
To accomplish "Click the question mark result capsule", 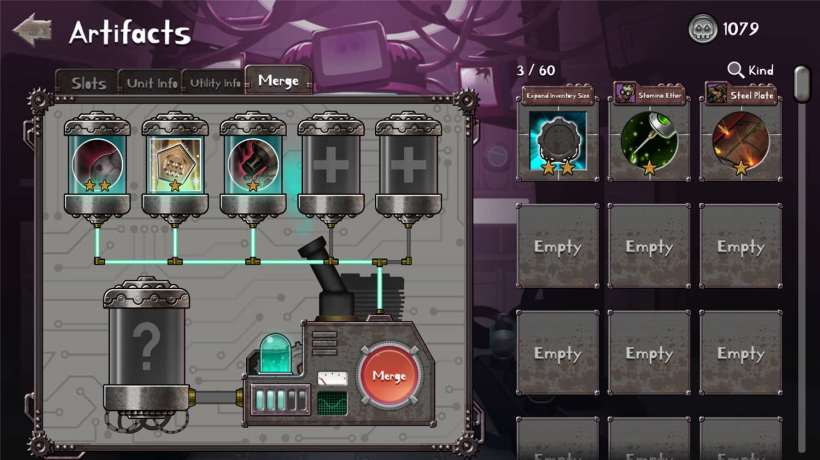I will (x=146, y=345).
